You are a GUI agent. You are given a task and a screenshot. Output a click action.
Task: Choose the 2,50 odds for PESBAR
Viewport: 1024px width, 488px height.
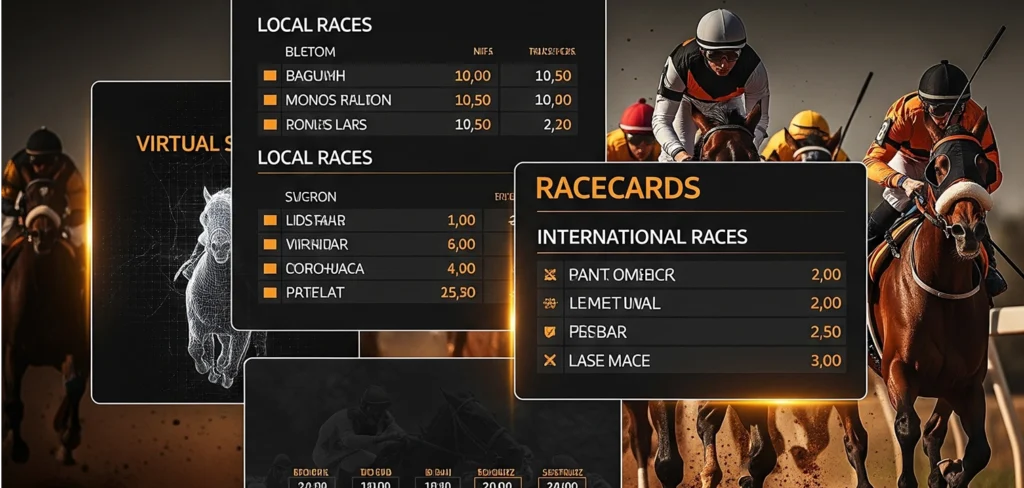pos(824,331)
